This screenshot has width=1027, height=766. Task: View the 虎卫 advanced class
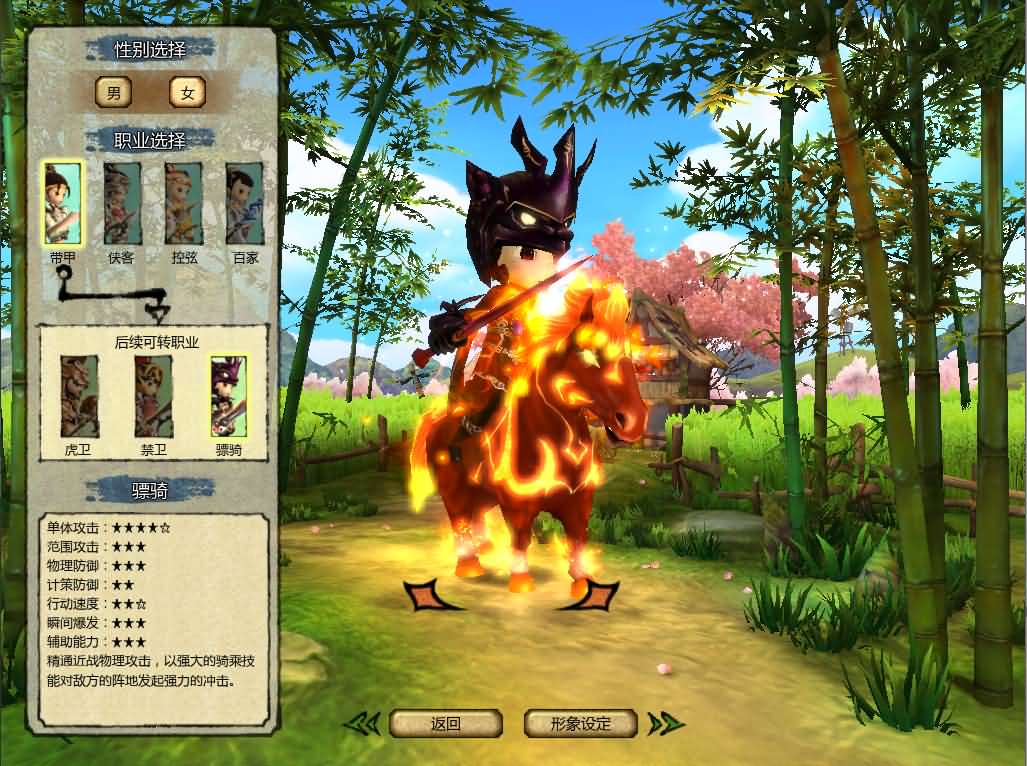pyautogui.click(x=79, y=396)
